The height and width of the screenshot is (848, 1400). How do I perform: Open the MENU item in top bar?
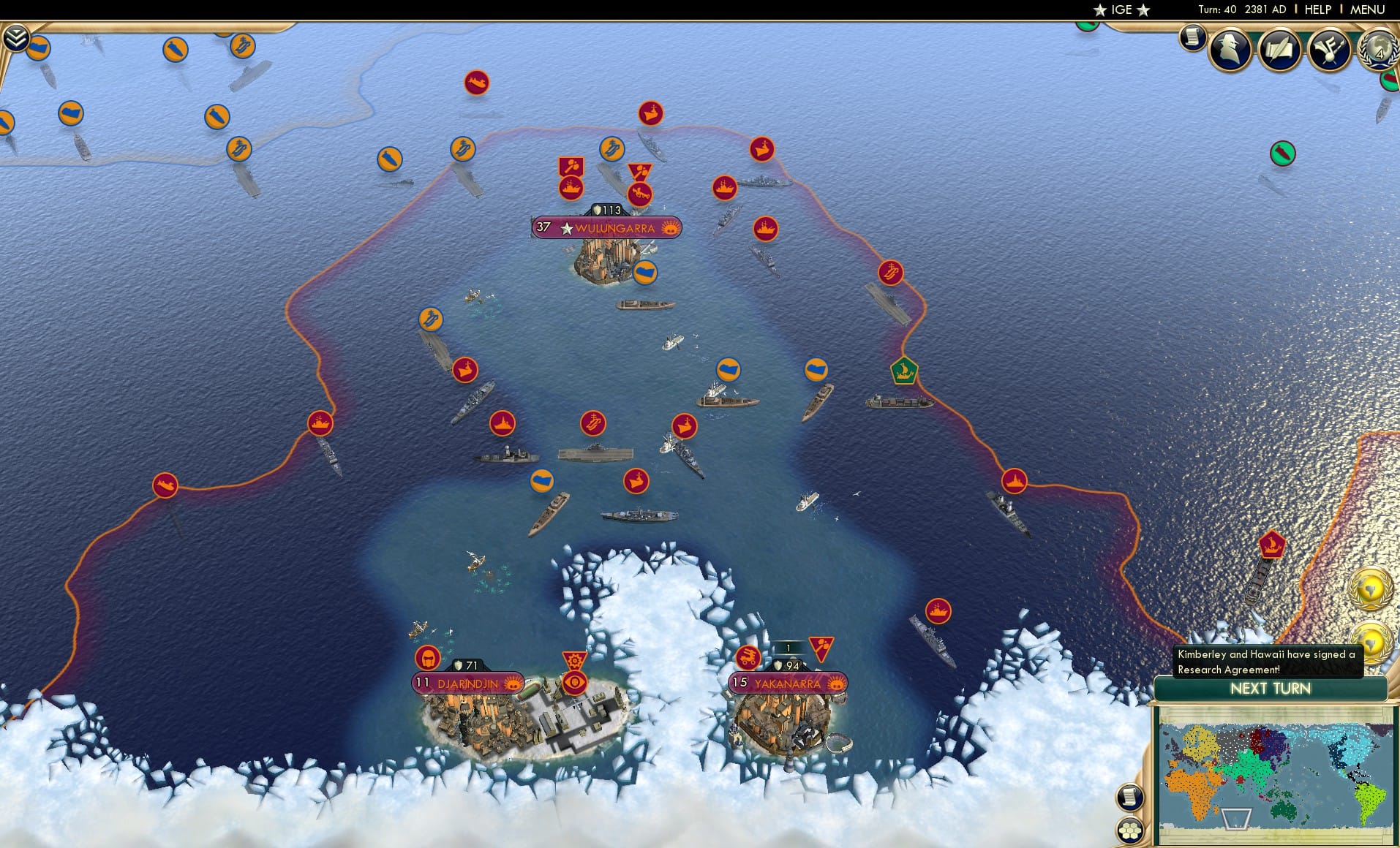(x=1369, y=10)
